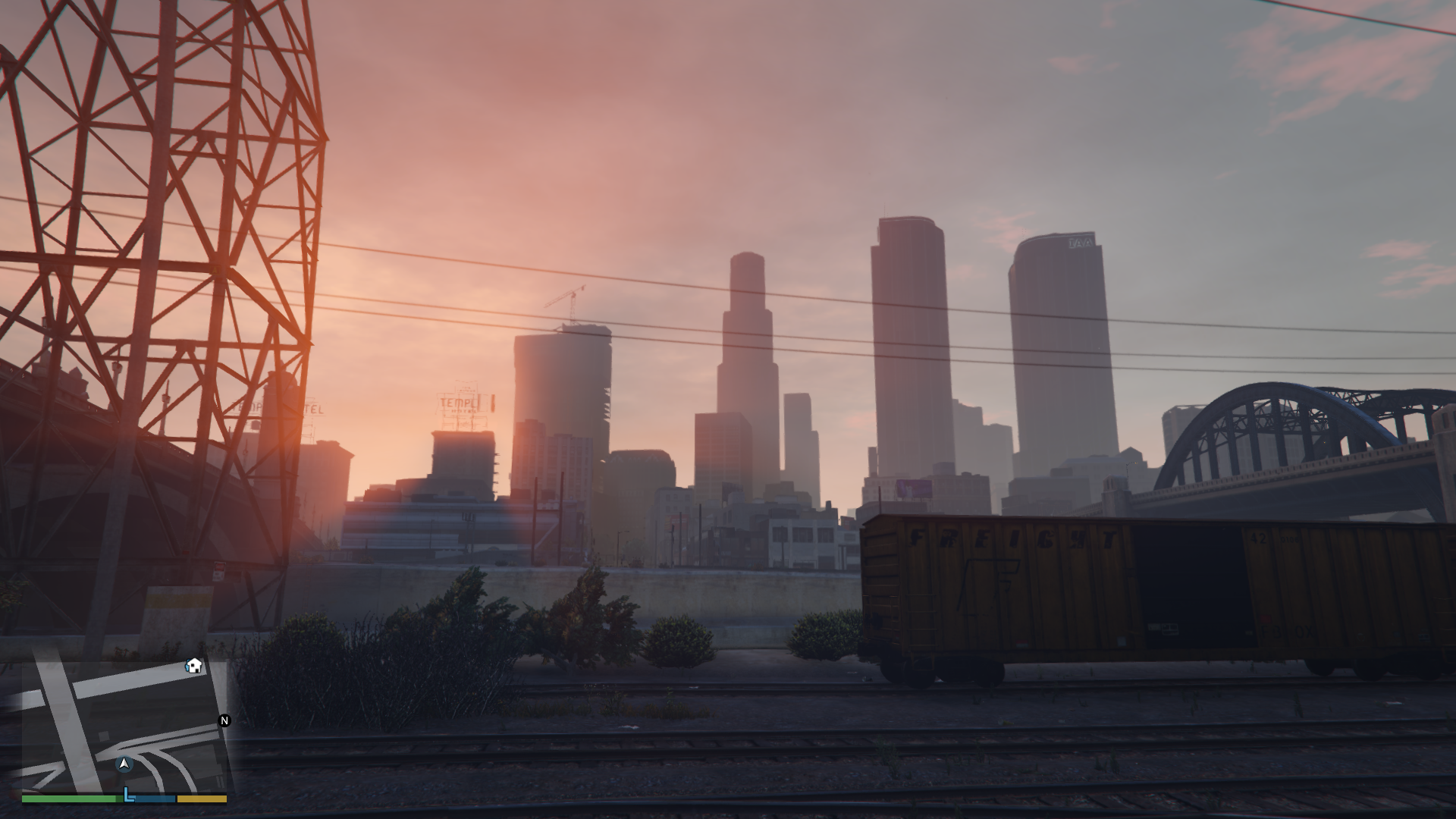Select the safehouse blip on the minimap
The width and height of the screenshot is (1456, 819).
click(194, 666)
